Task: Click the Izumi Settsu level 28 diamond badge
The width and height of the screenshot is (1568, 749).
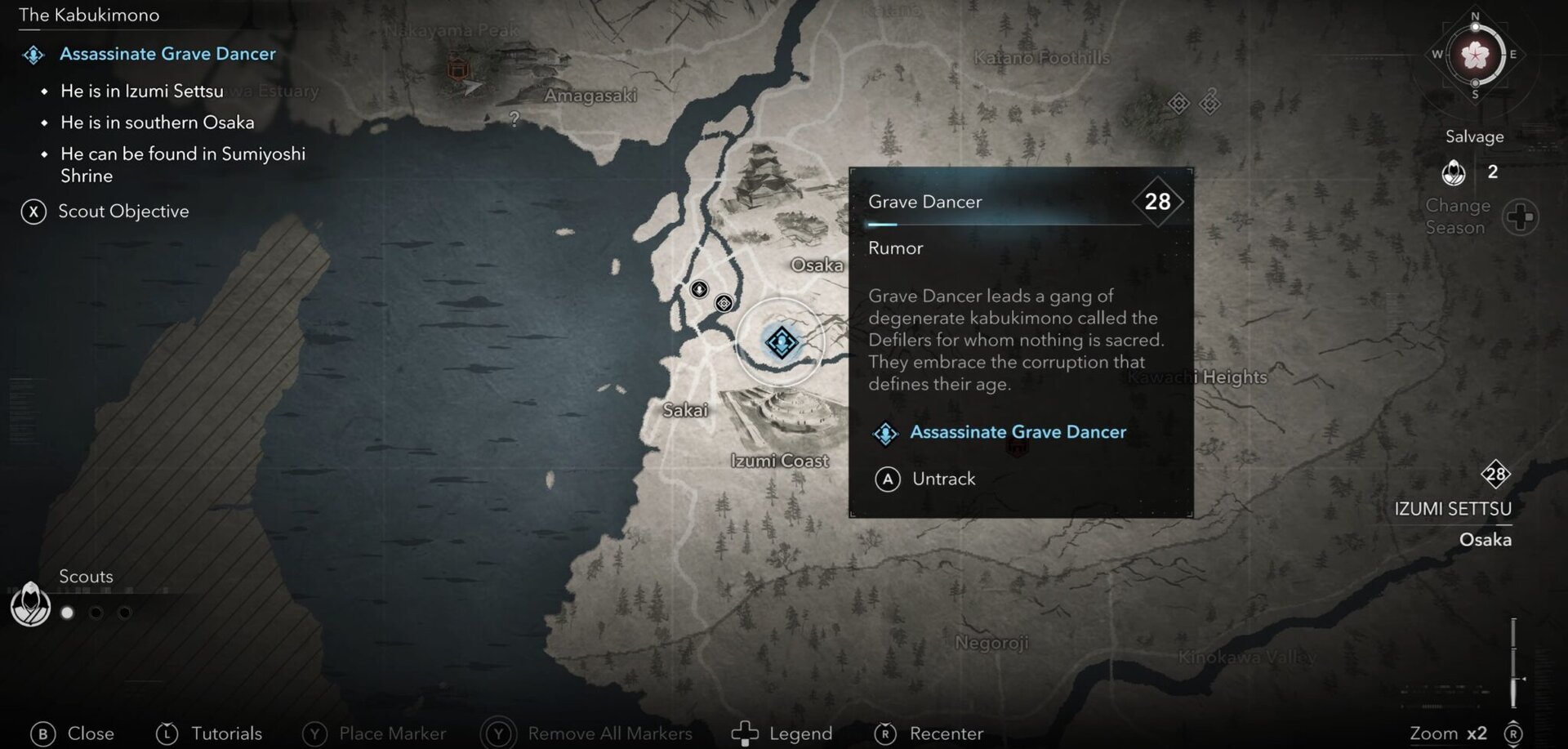Action: (1495, 475)
